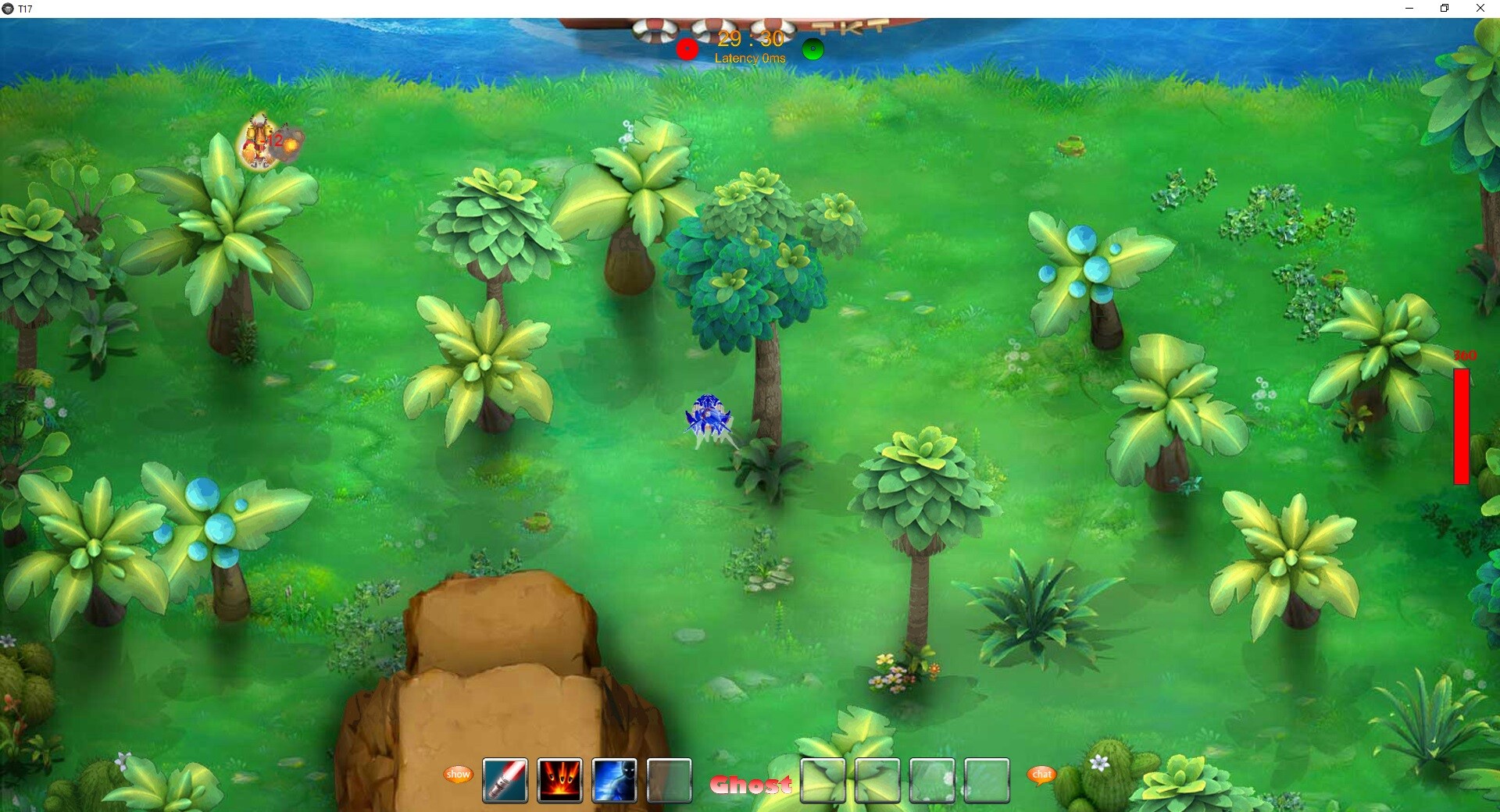Screen dimensions: 1500x812
Task: Click the last empty skill slot before chat
Action: tap(987, 781)
